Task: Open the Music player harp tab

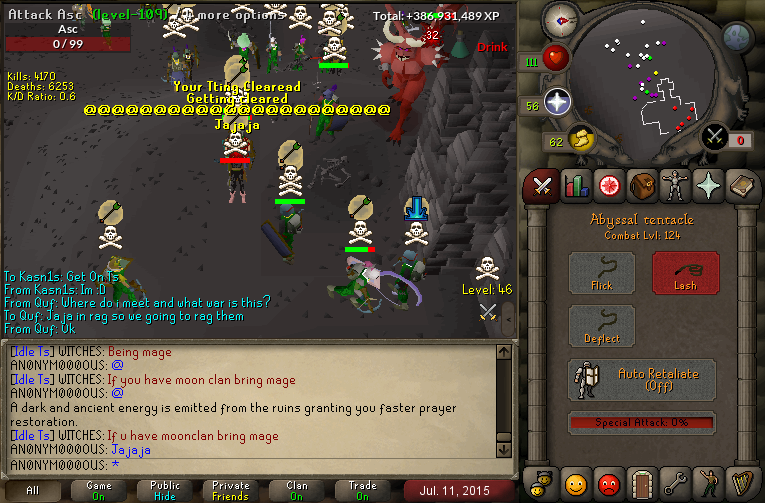Action: click(x=740, y=484)
